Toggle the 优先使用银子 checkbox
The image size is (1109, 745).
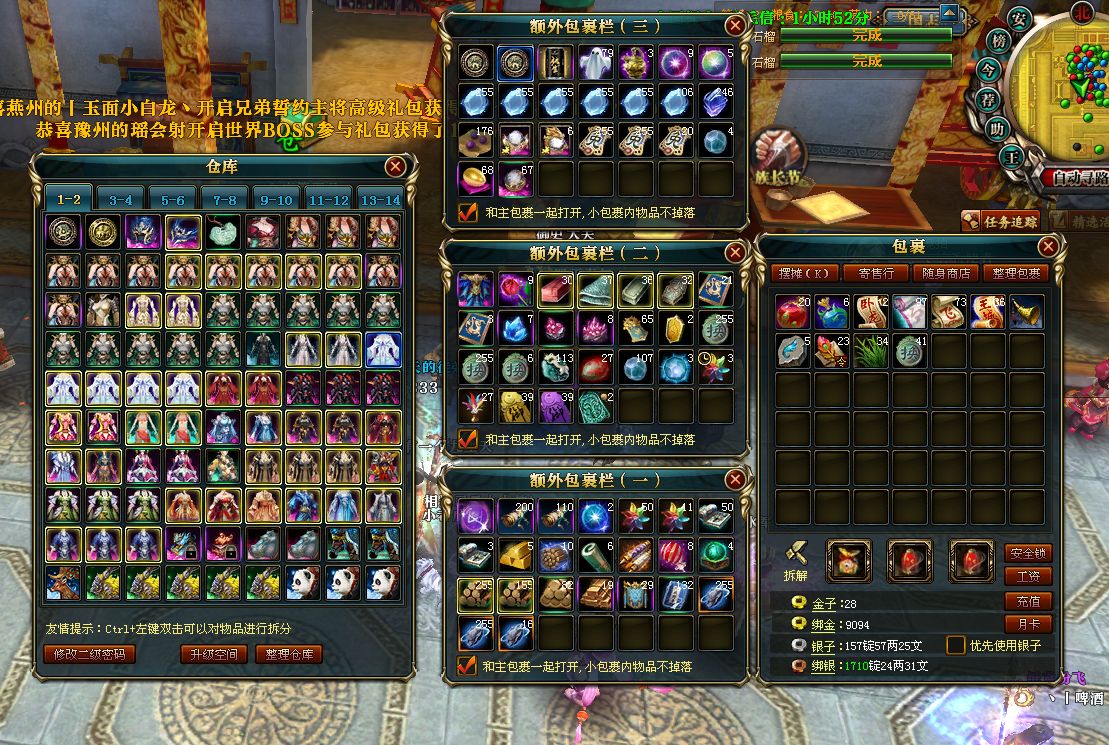955,645
